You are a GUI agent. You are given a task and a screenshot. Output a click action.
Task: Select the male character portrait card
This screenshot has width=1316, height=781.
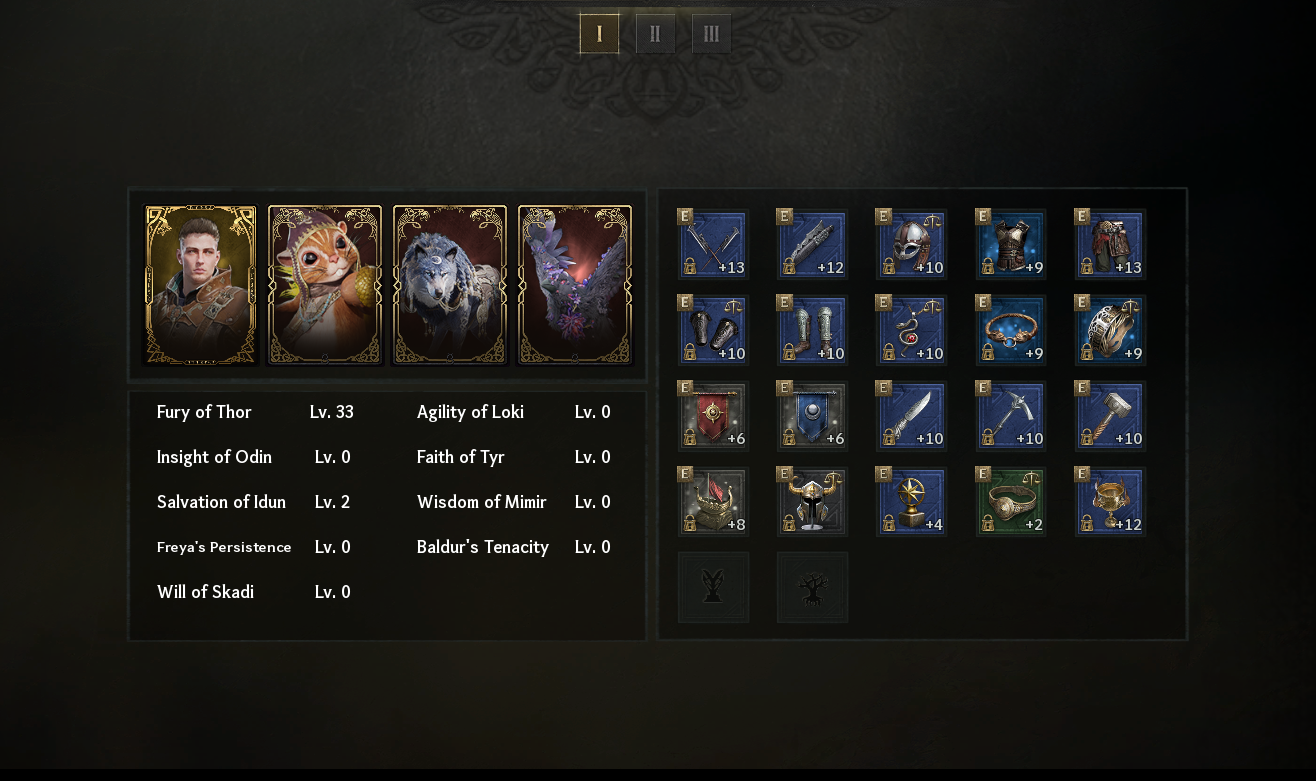pyautogui.click(x=201, y=285)
